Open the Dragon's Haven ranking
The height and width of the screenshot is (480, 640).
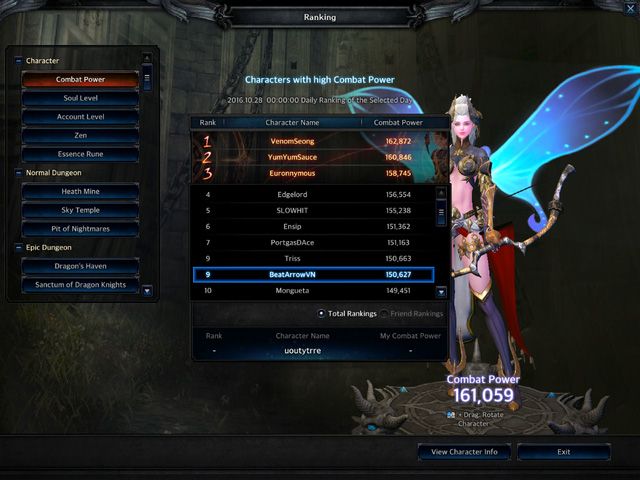tap(80, 266)
